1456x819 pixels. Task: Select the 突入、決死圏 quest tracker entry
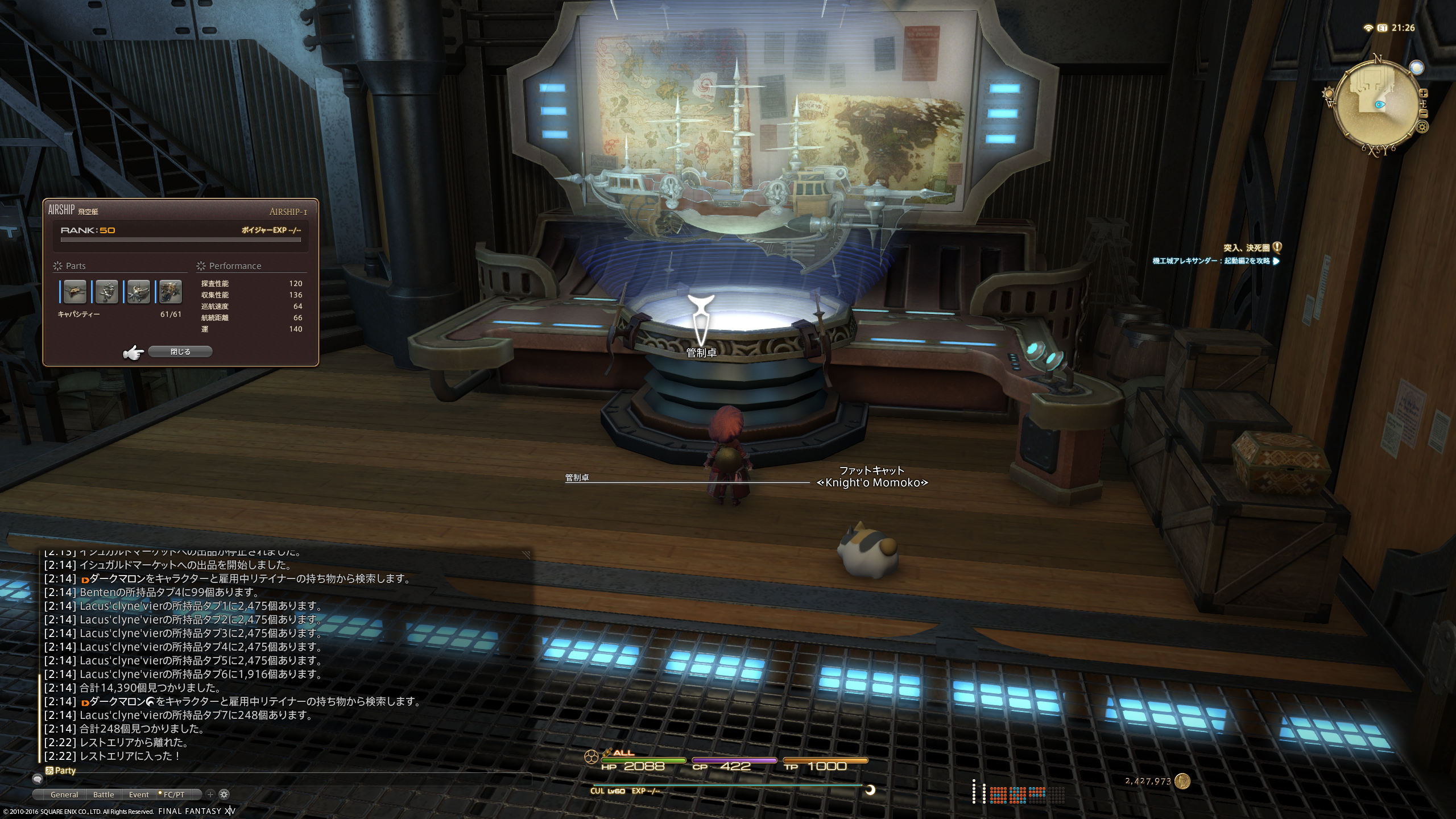(x=1246, y=247)
